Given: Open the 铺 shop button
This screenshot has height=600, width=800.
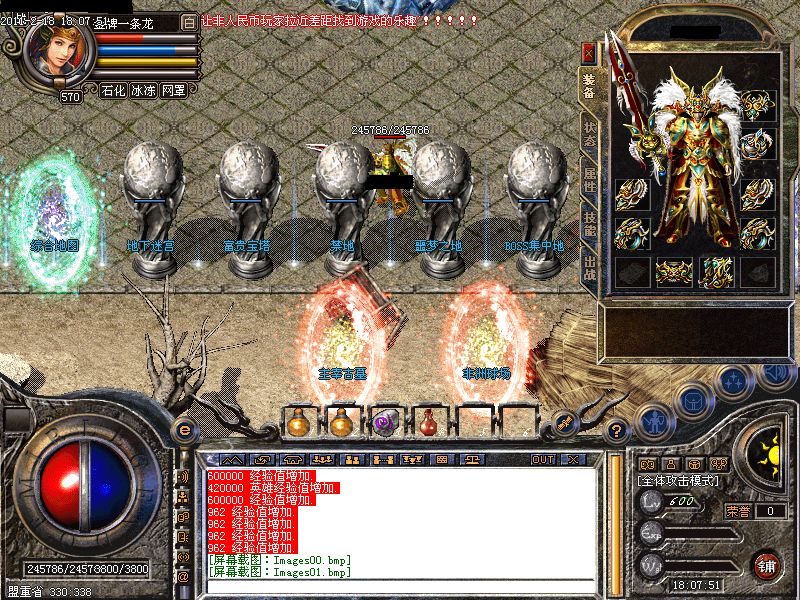Looking at the screenshot, I should tap(767, 564).
